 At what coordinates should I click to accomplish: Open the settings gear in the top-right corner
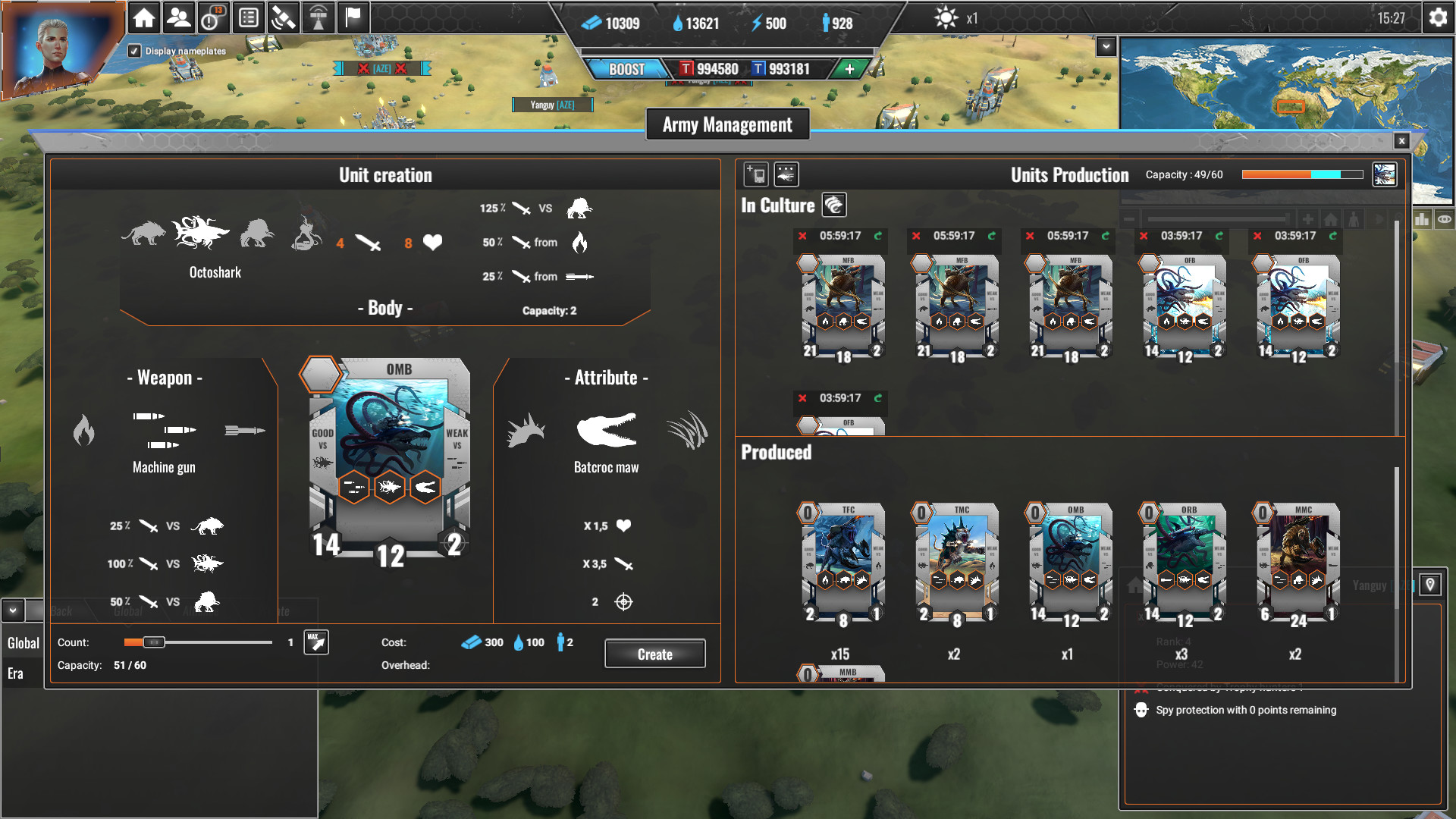(1439, 17)
